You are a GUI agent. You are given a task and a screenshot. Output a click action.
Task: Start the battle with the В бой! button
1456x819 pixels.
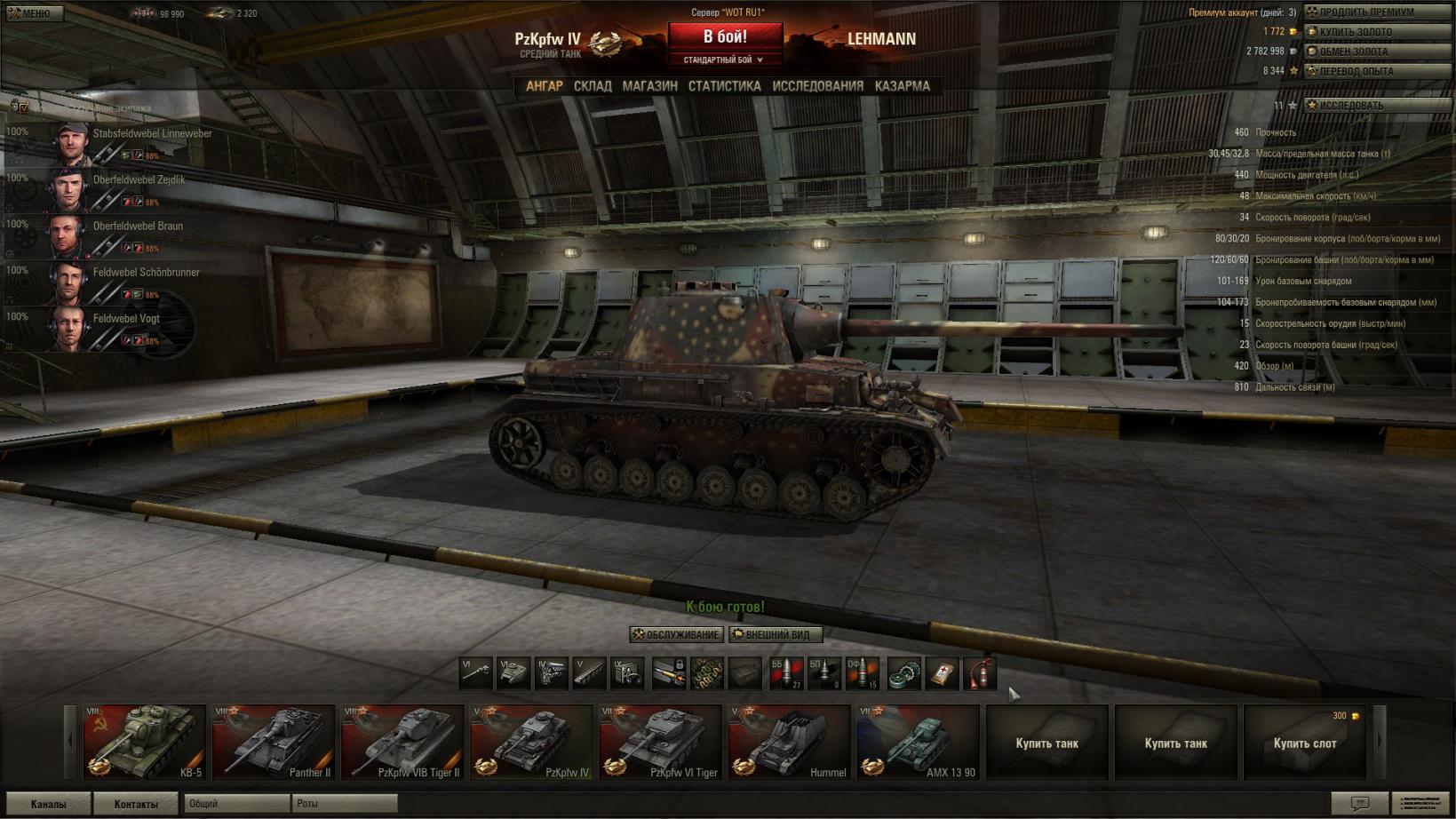tap(725, 36)
